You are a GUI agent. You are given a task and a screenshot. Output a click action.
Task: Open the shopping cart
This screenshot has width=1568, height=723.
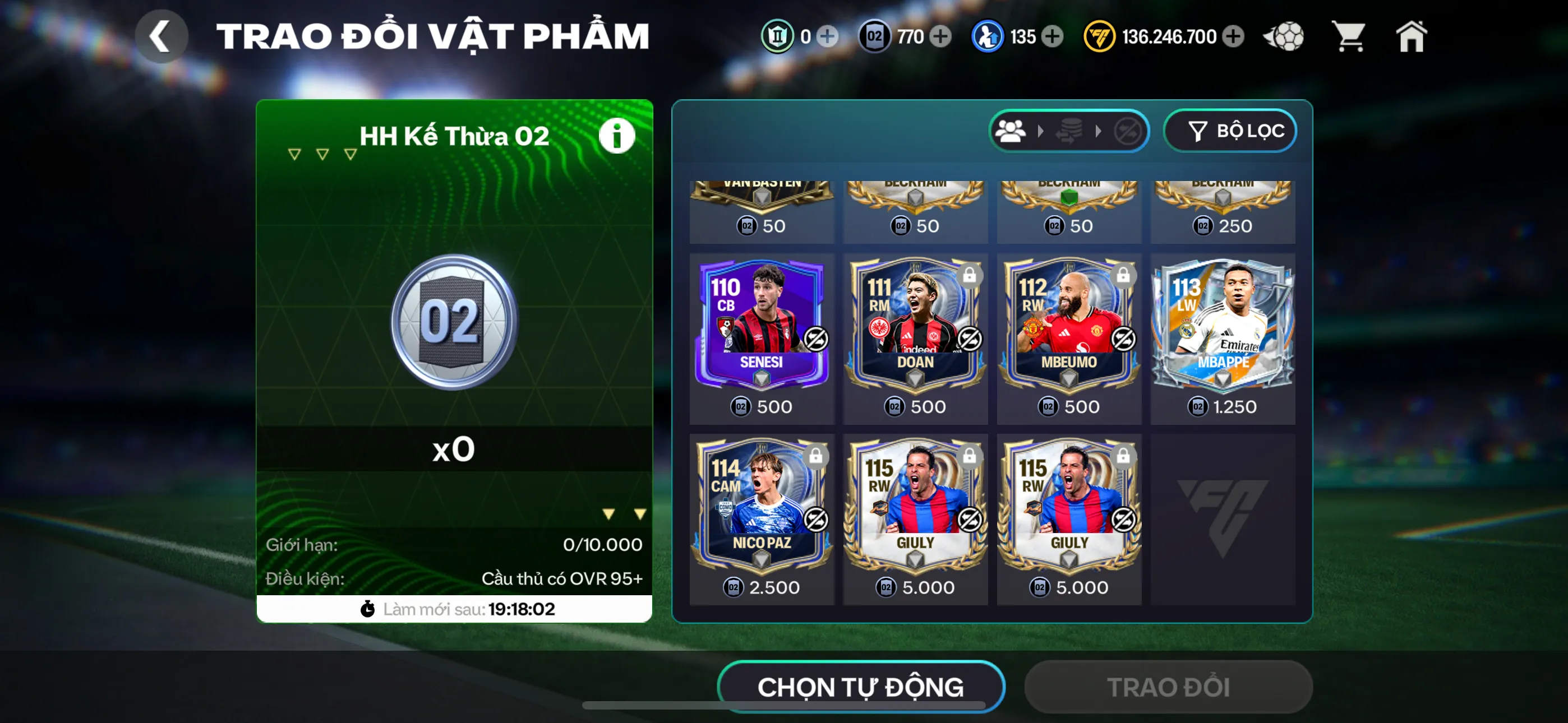coord(1349,36)
